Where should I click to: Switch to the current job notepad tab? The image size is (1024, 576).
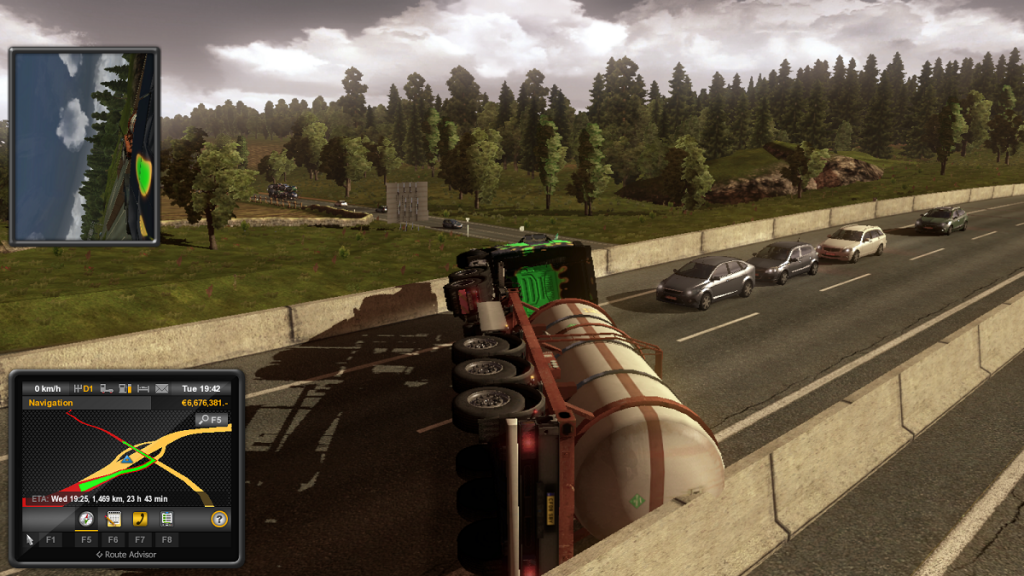point(113,519)
